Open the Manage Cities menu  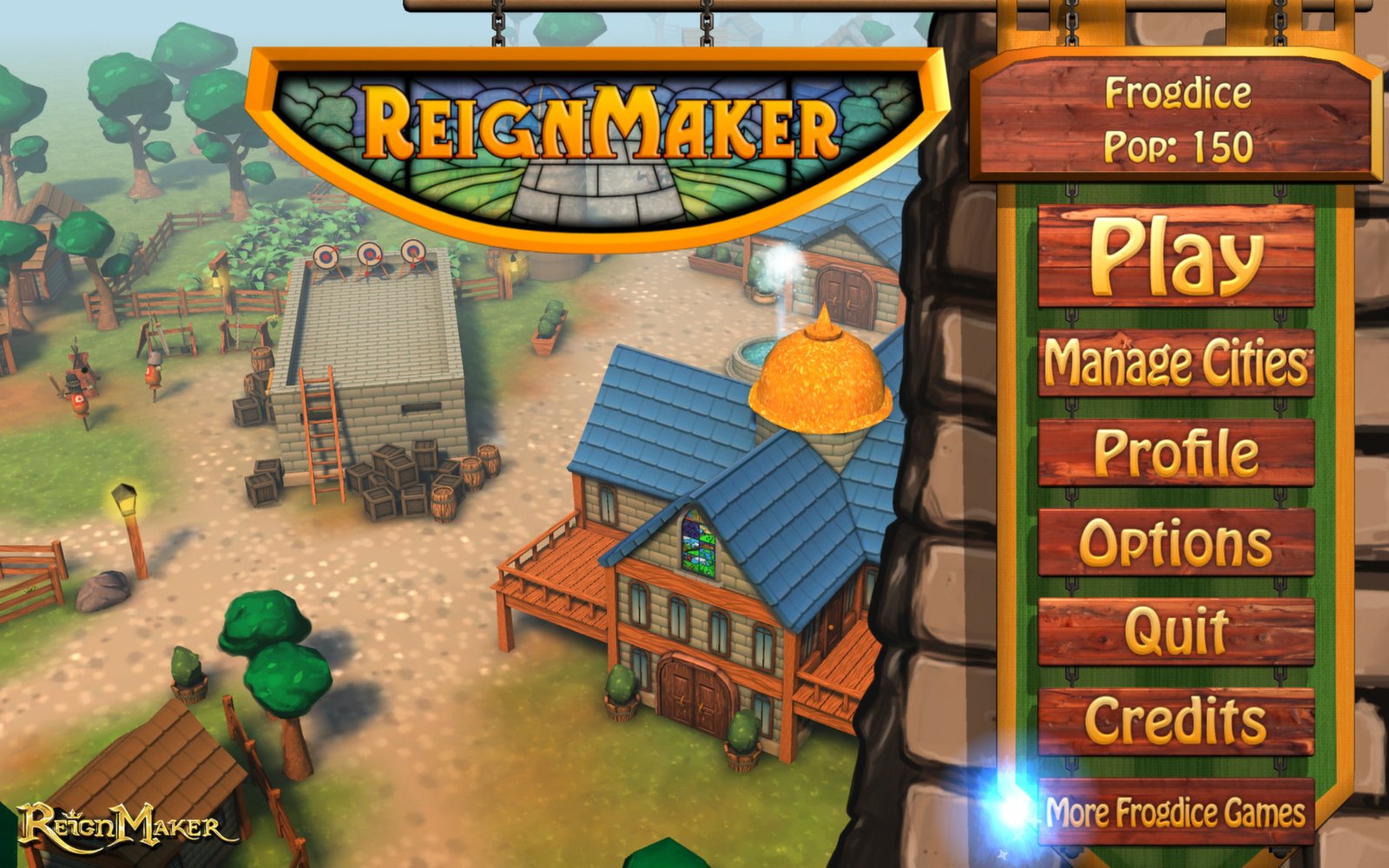[1175, 363]
